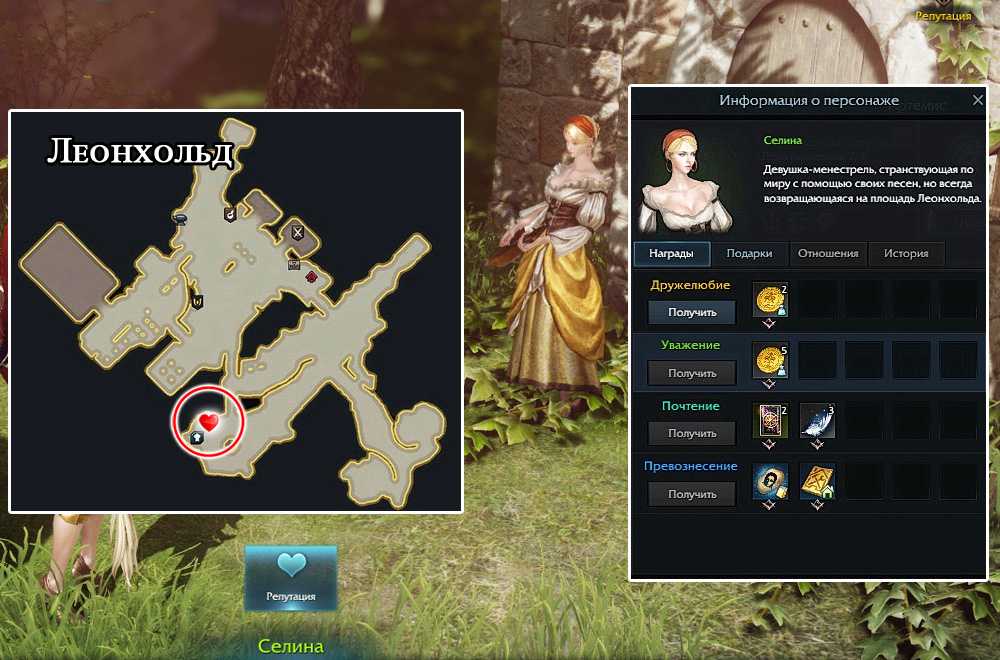Select the golden crossed-tools reward icon
The image size is (1000, 660).
pos(817,481)
